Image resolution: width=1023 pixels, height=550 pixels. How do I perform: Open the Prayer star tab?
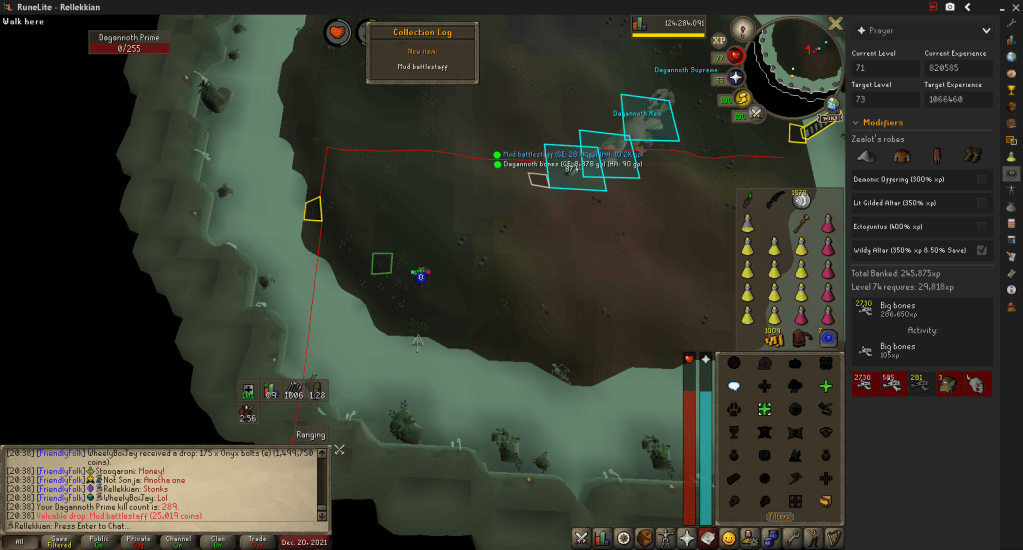click(687, 538)
